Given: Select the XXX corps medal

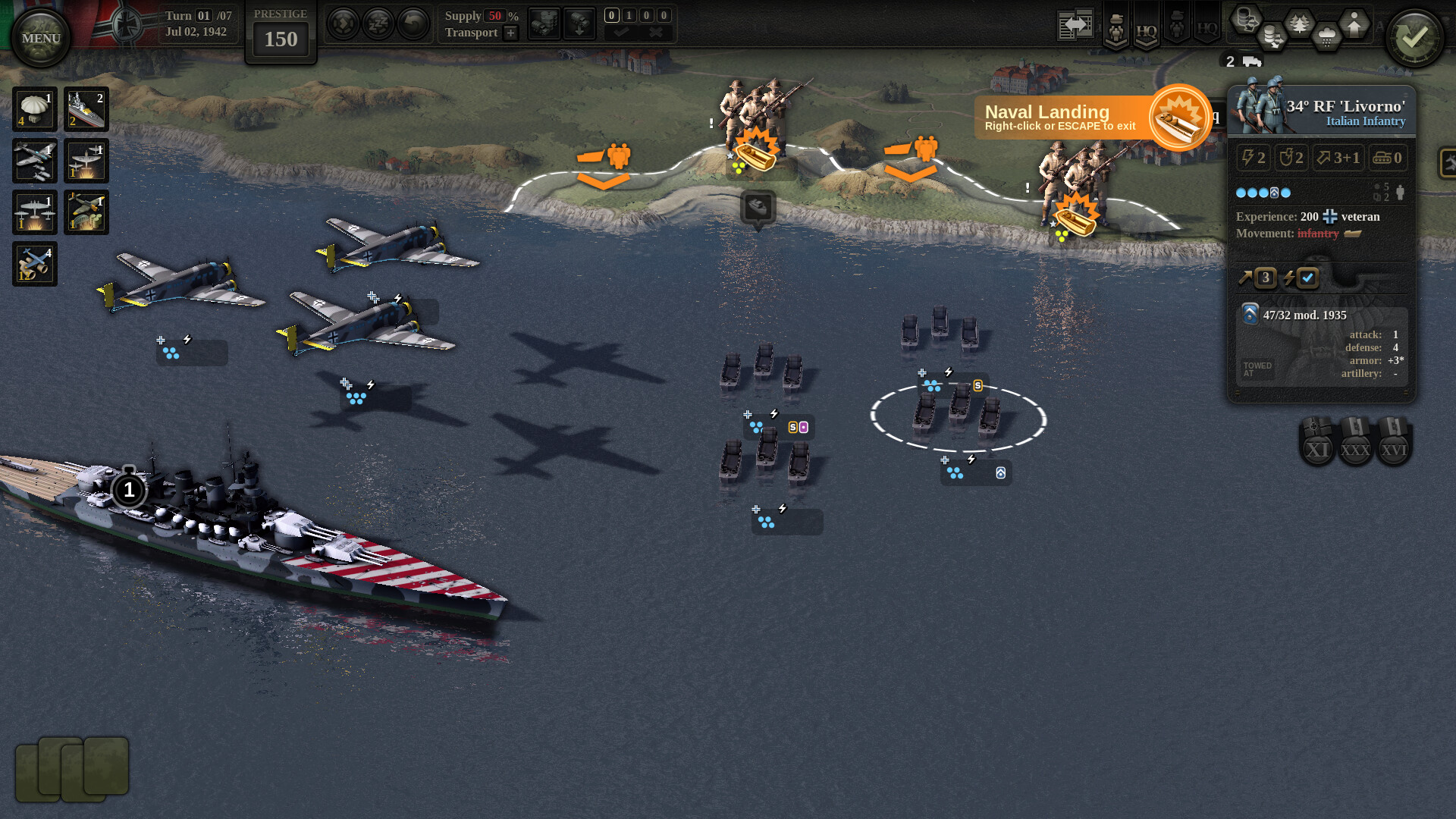Looking at the screenshot, I should coord(1355,441).
